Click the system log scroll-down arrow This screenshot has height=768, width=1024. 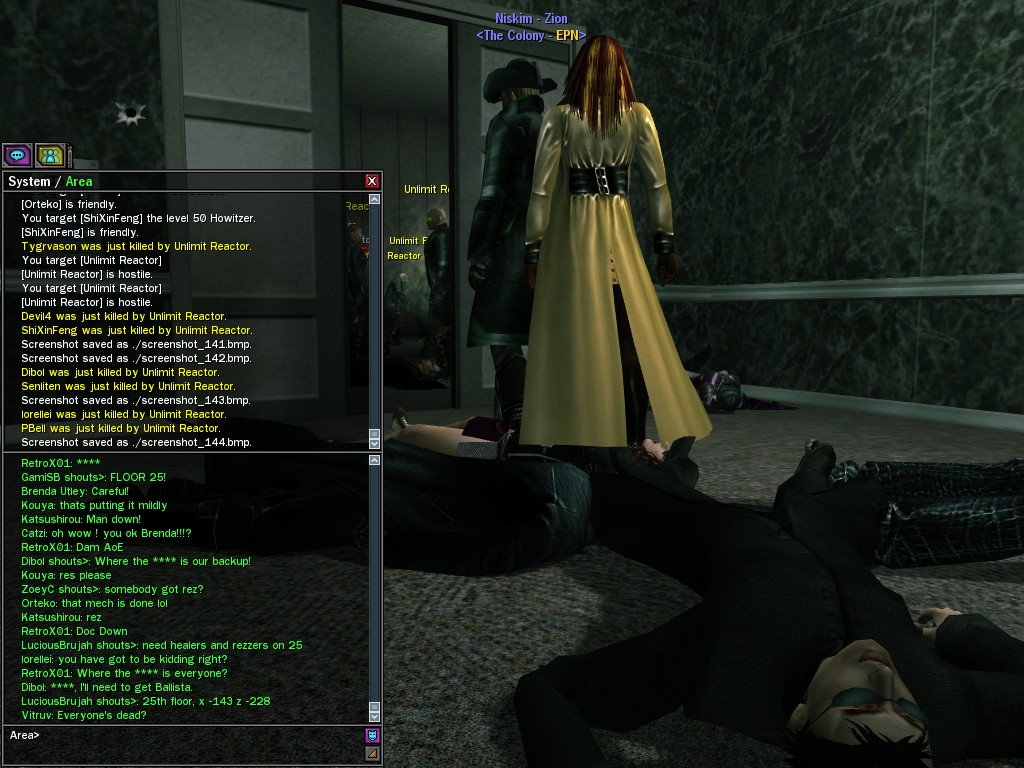[x=375, y=442]
